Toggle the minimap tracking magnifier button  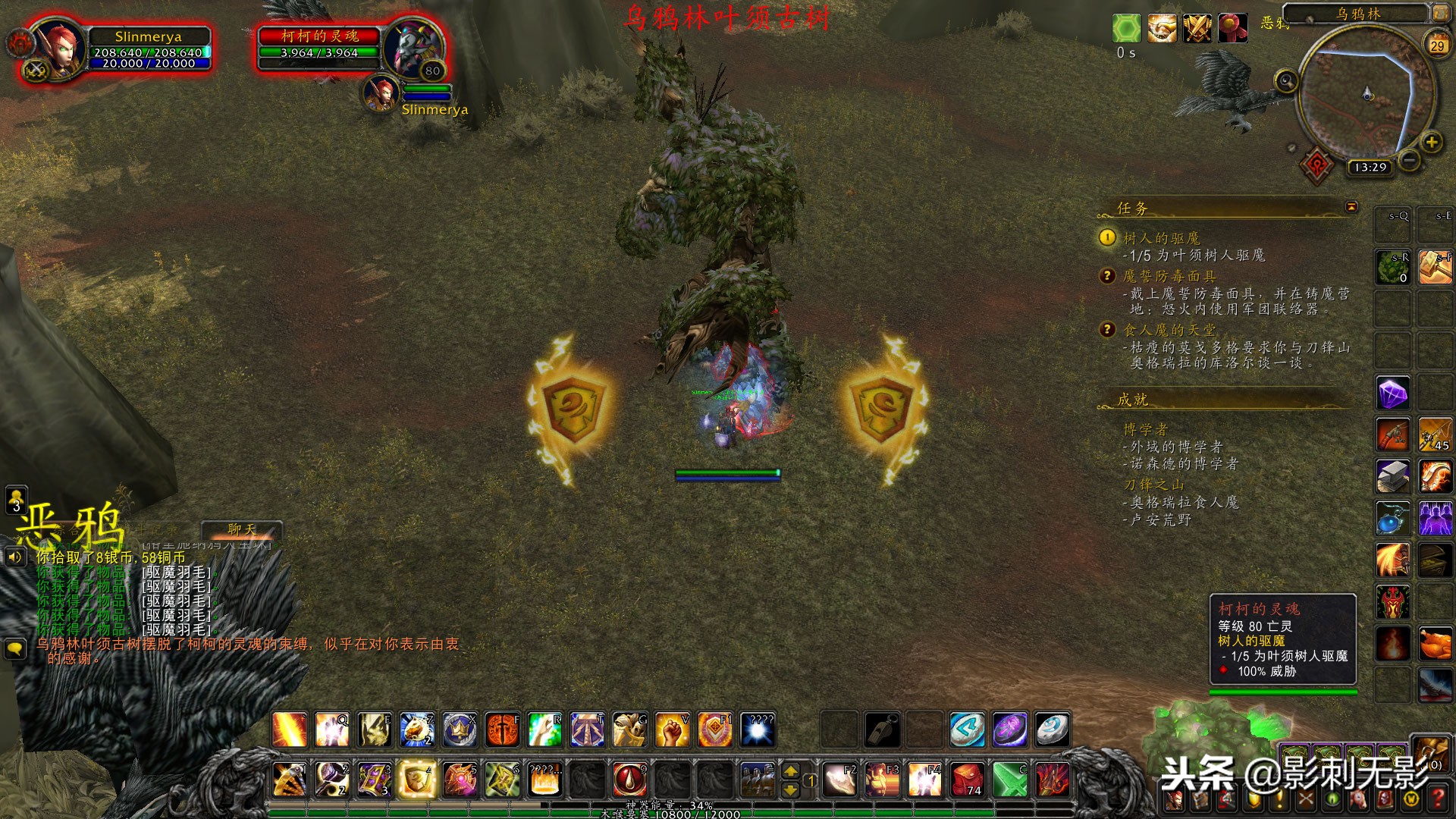coord(1286,81)
